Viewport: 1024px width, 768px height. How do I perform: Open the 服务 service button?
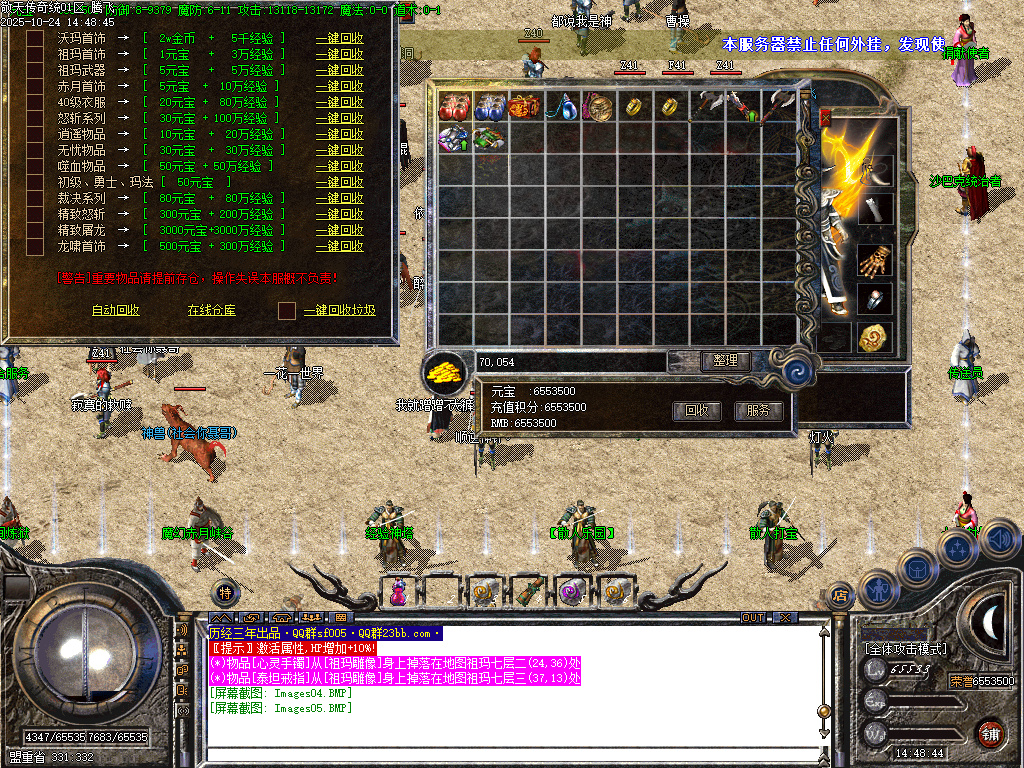click(759, 410)
